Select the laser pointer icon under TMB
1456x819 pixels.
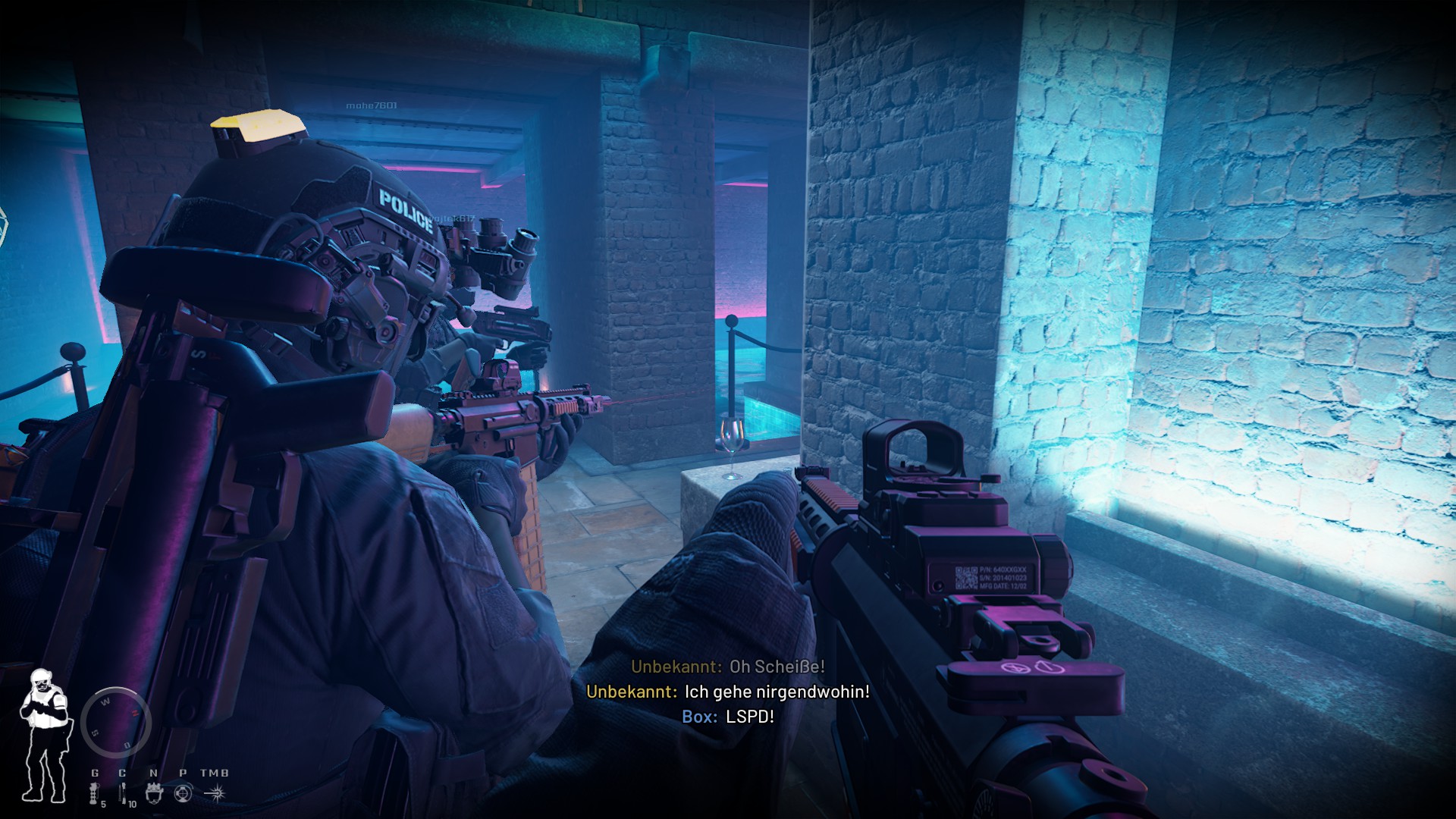(215, 794)
